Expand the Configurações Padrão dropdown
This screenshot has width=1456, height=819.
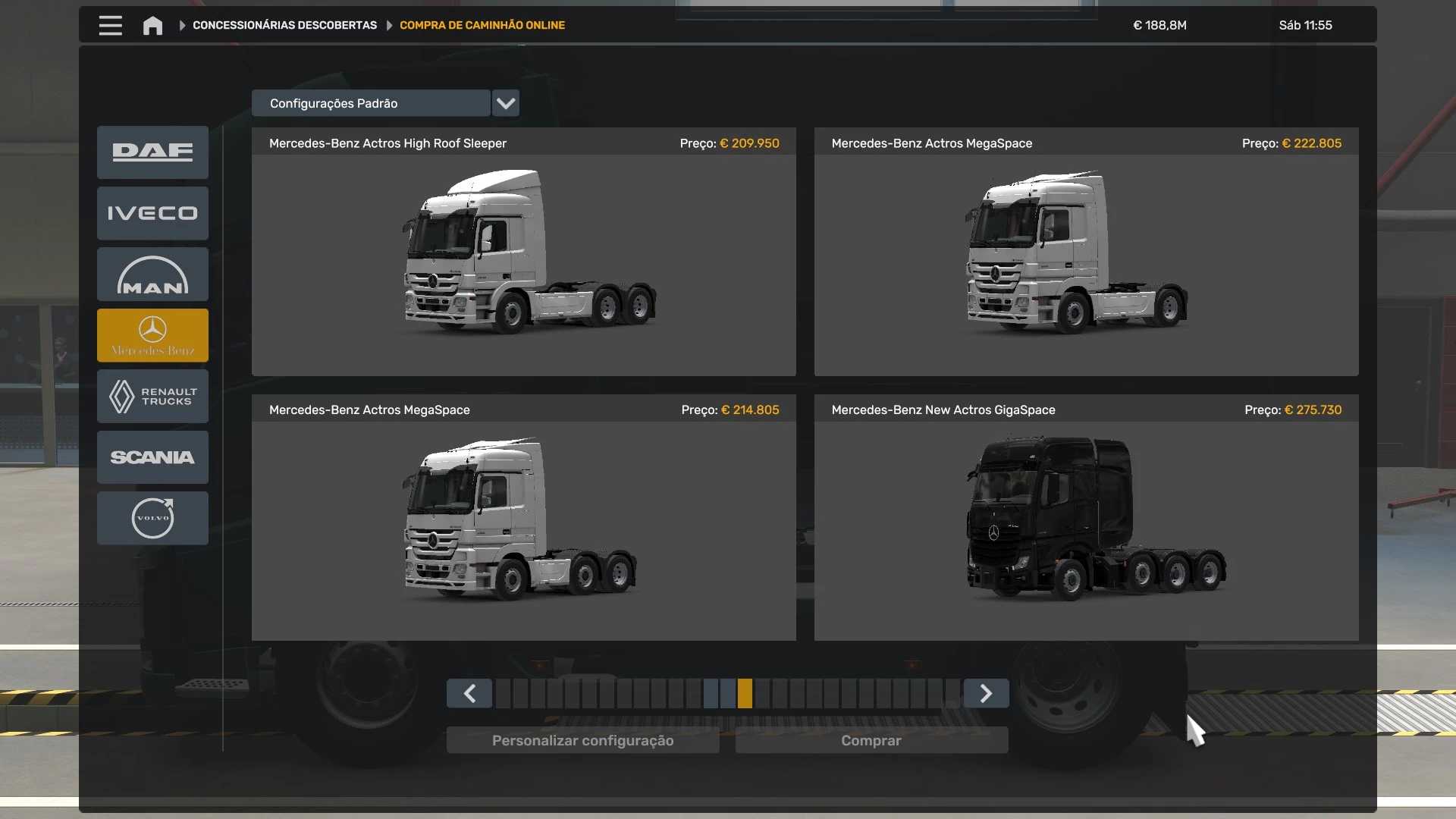point(506,103)
